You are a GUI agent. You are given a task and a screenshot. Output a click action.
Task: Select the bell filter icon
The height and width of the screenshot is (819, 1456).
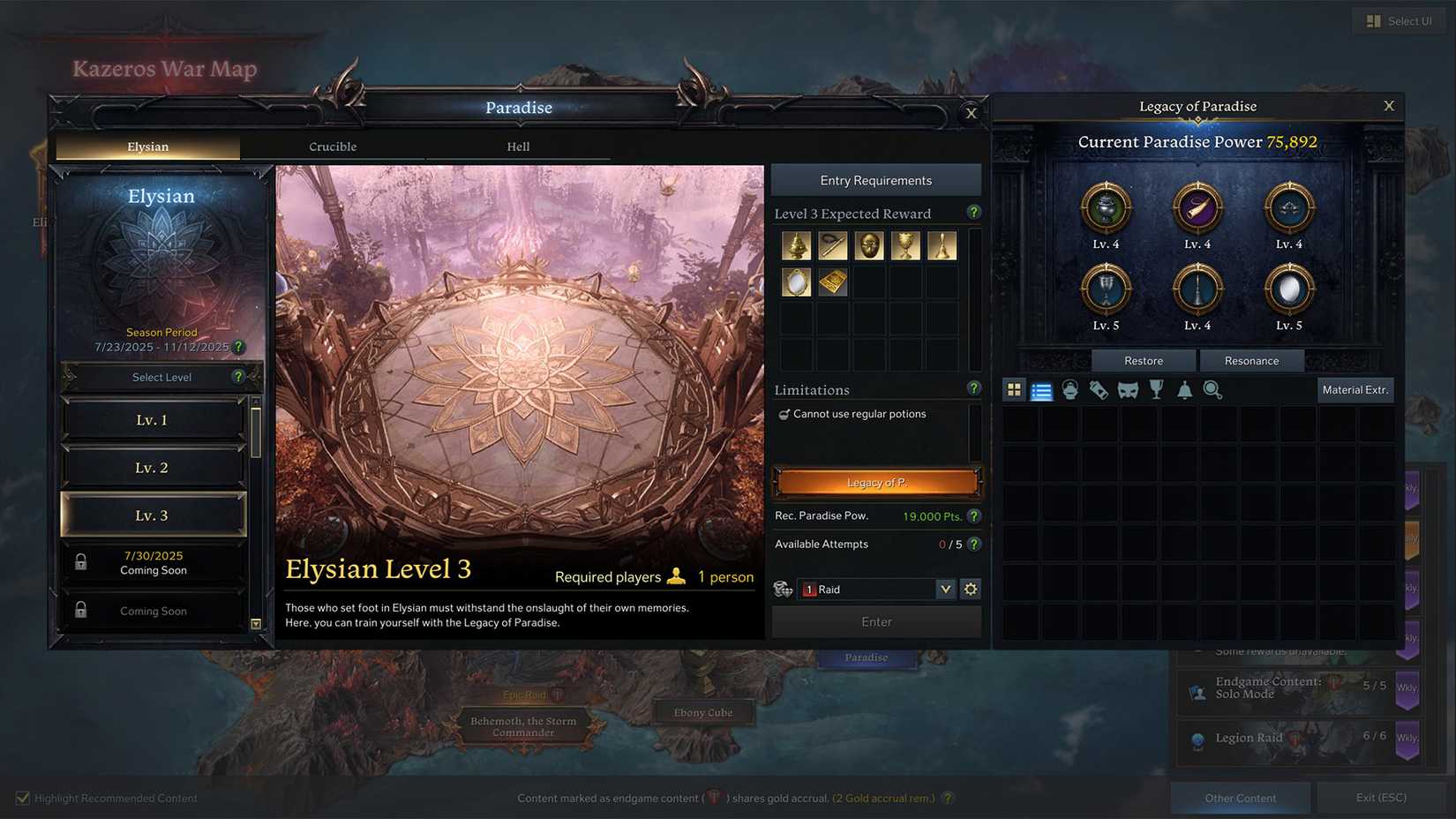tap(1185, 389)
